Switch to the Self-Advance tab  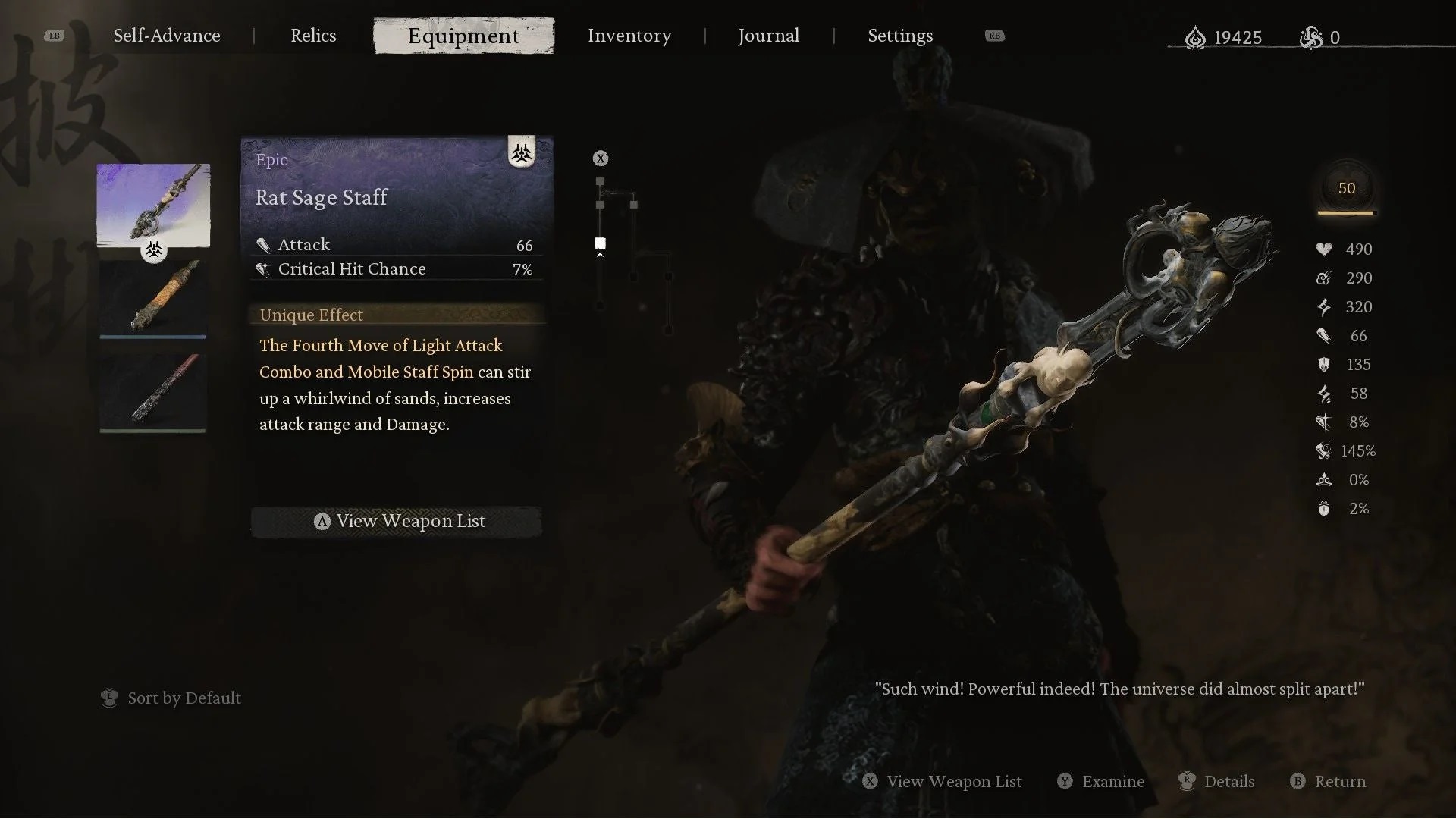pos(167,36)
